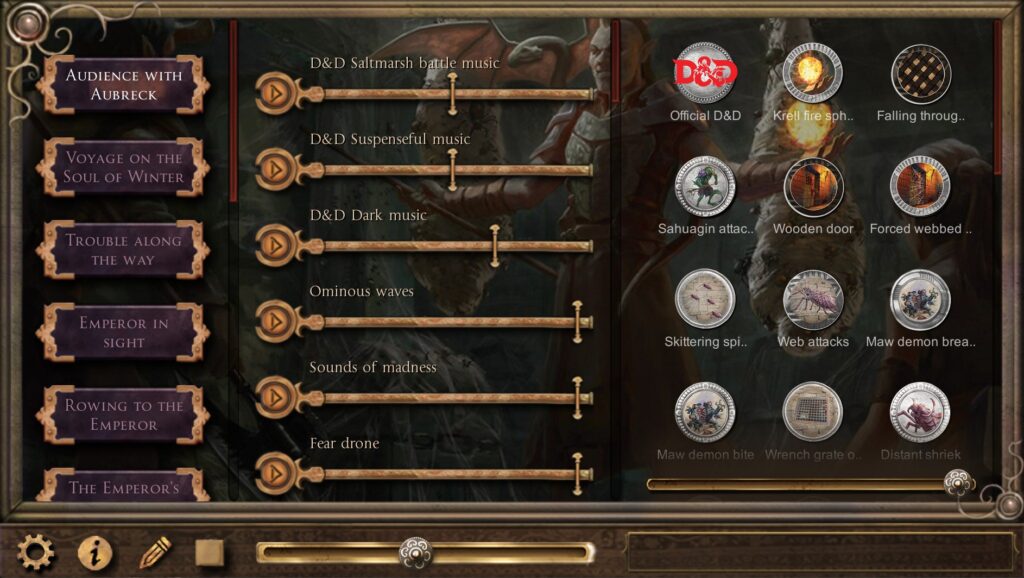Switch to the Emperor in sight scene
This screenshot has width=1024, height=578.
(123, 332)
